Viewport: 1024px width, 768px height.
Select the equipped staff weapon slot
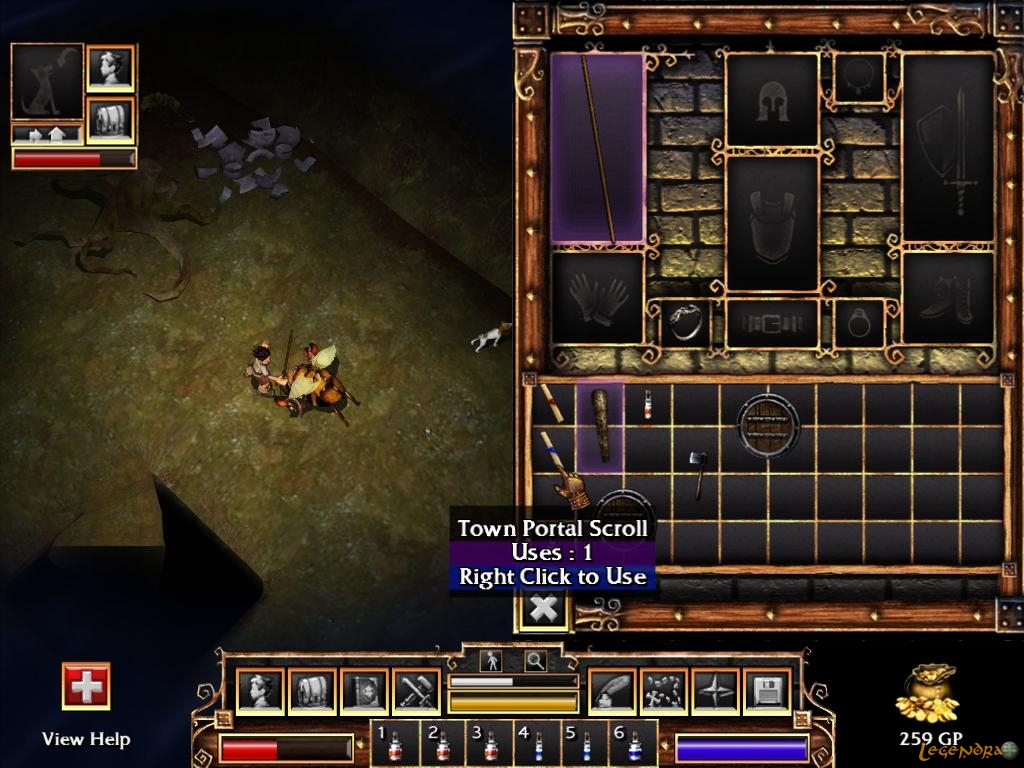(x=598, y=148)
